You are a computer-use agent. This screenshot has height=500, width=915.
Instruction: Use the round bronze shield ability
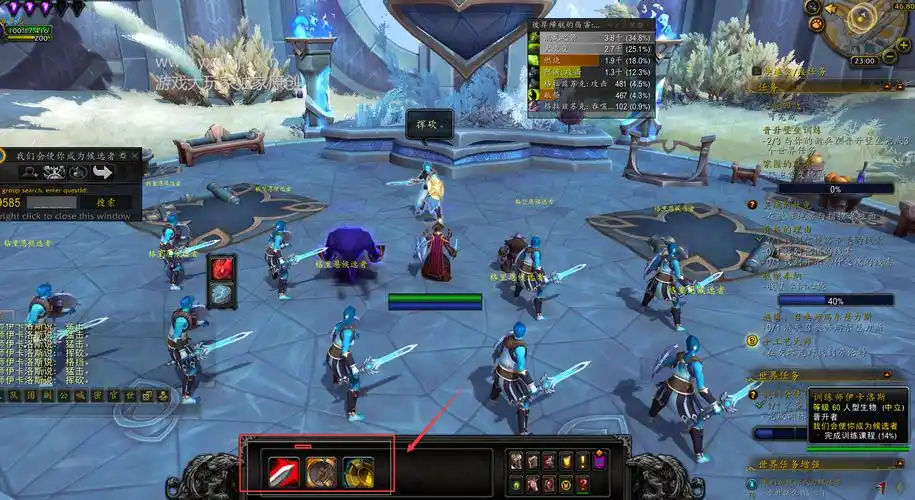[x=321, y=471]
